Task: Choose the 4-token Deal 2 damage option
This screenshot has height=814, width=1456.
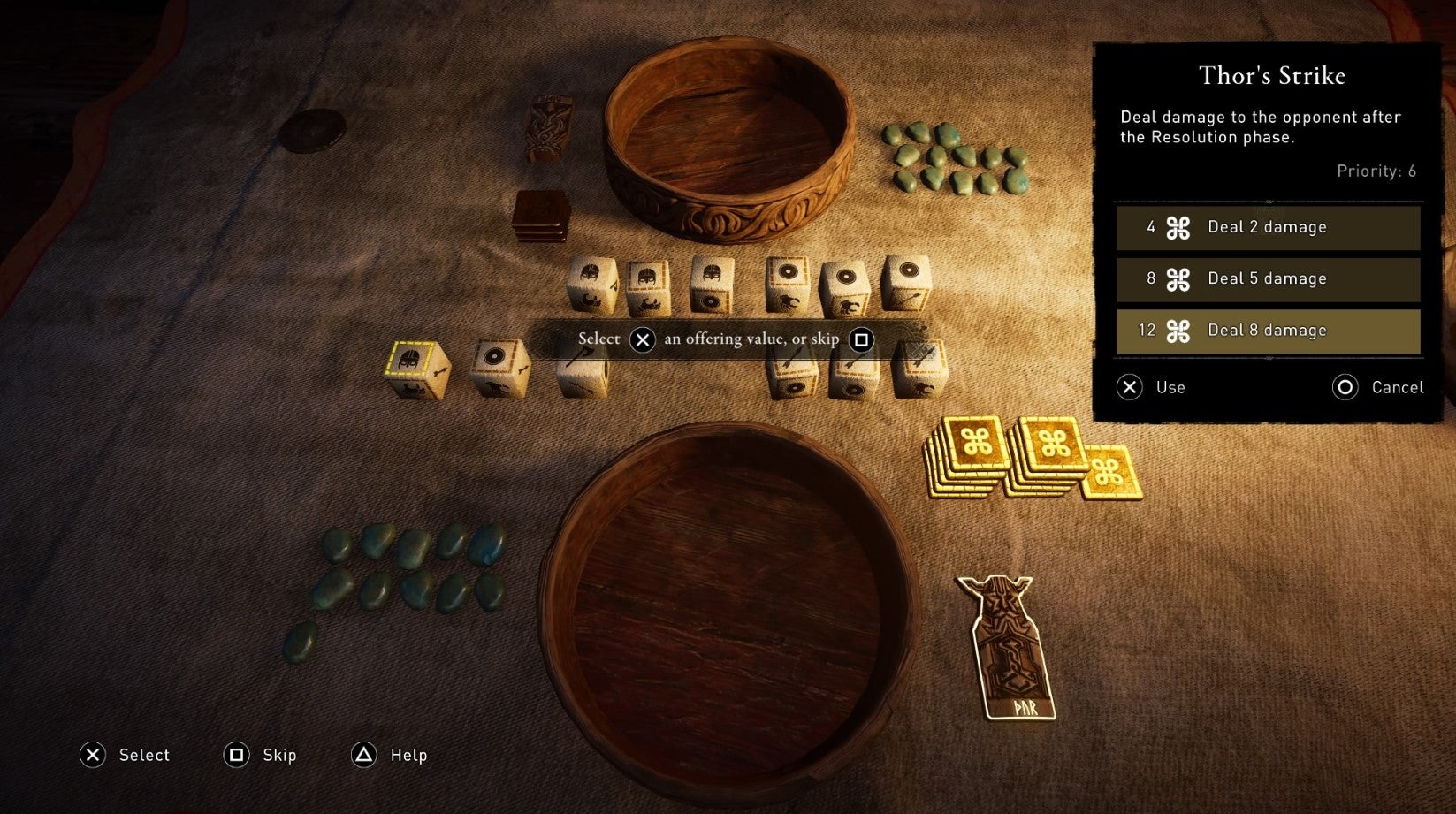Action: 1267,228
